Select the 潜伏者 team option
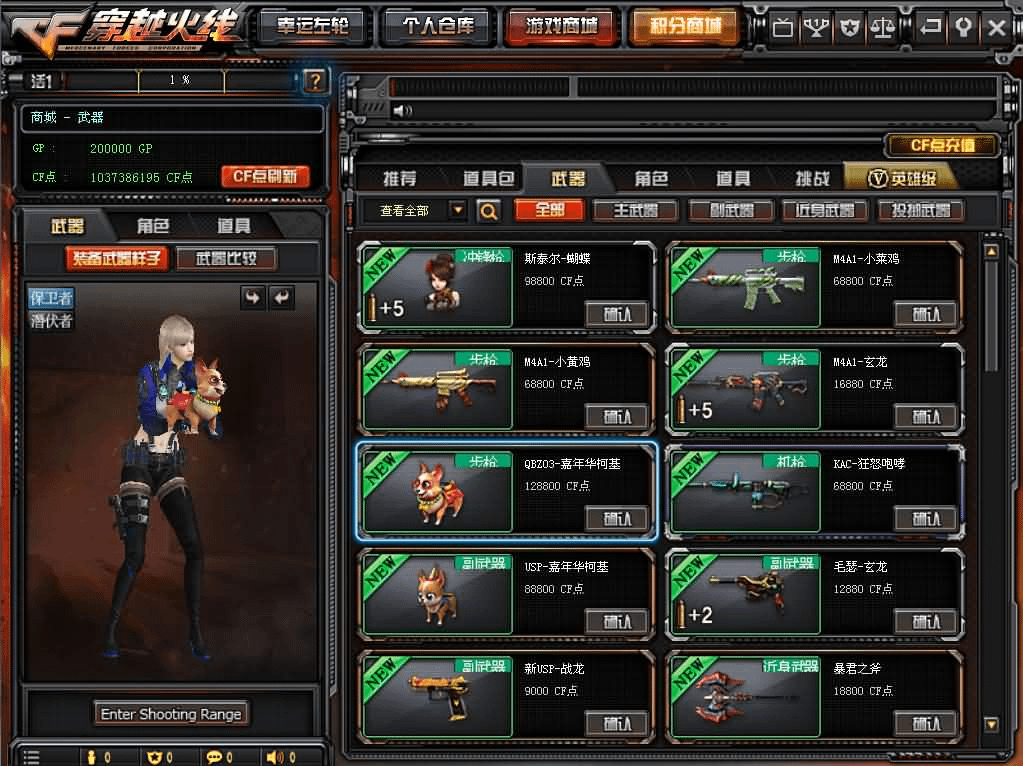1023x766 pixels. pyautogui.click(x=50, y=321)
